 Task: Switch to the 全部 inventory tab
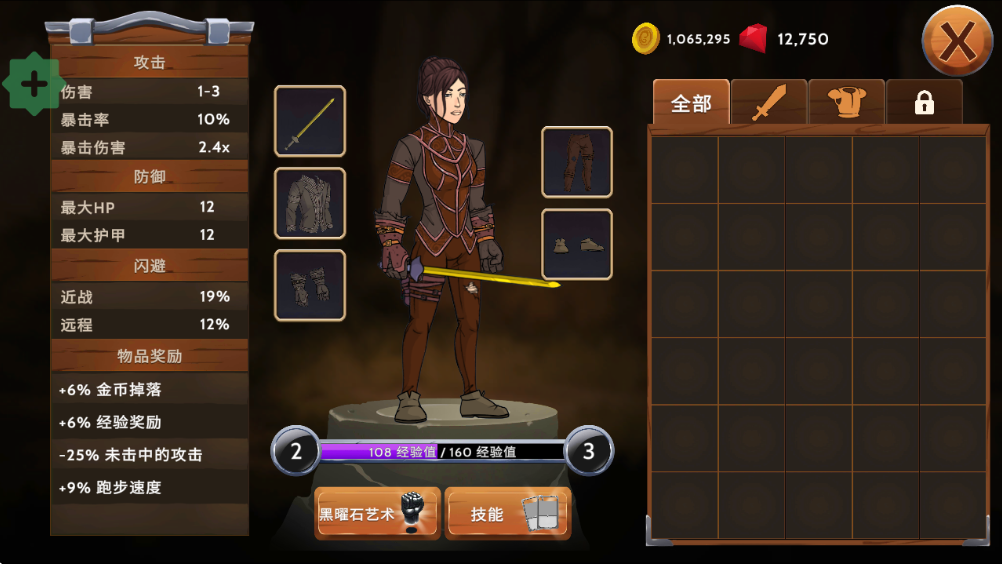pos(690,103)
